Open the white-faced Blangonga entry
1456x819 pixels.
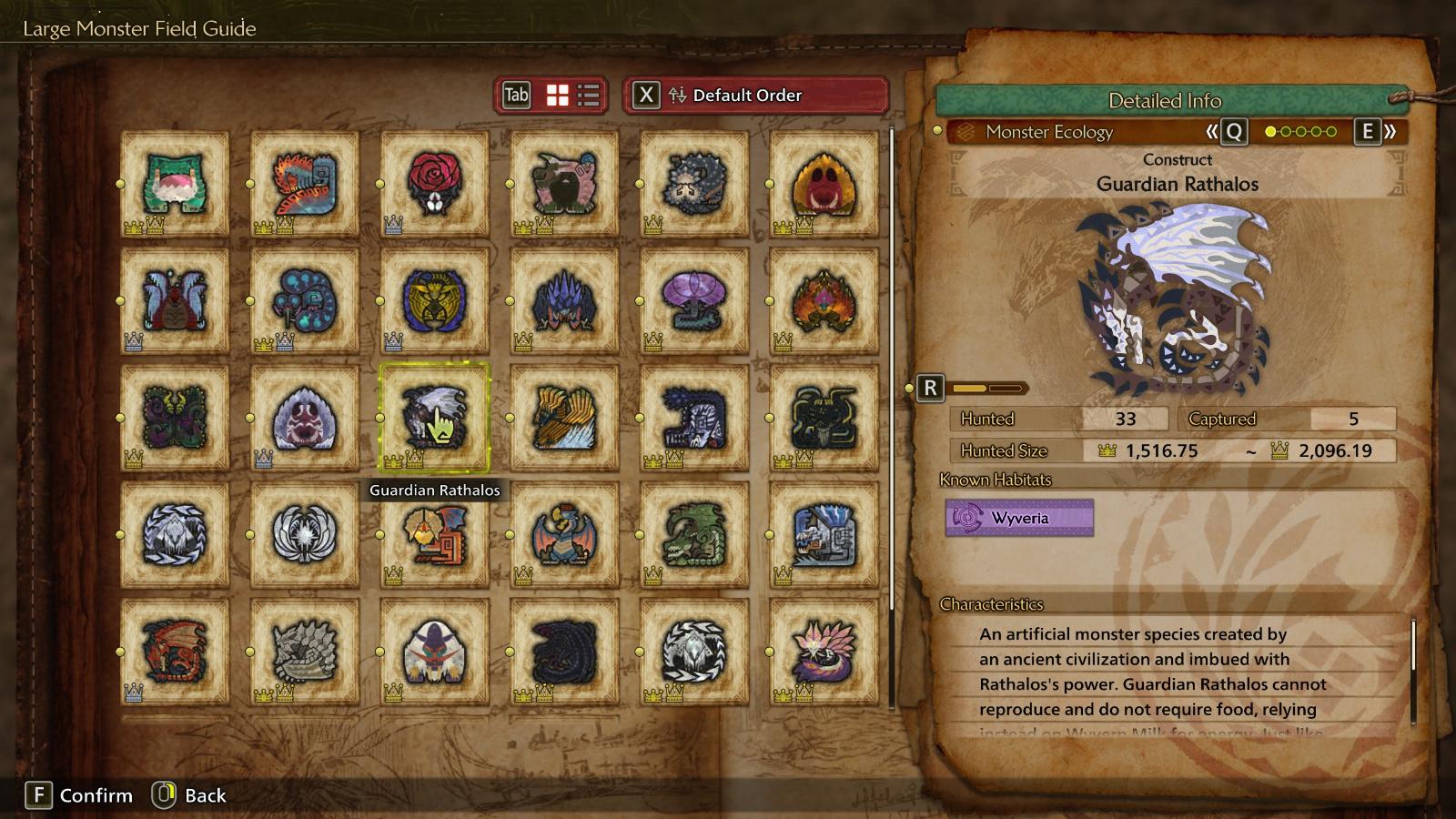(434, 651)
